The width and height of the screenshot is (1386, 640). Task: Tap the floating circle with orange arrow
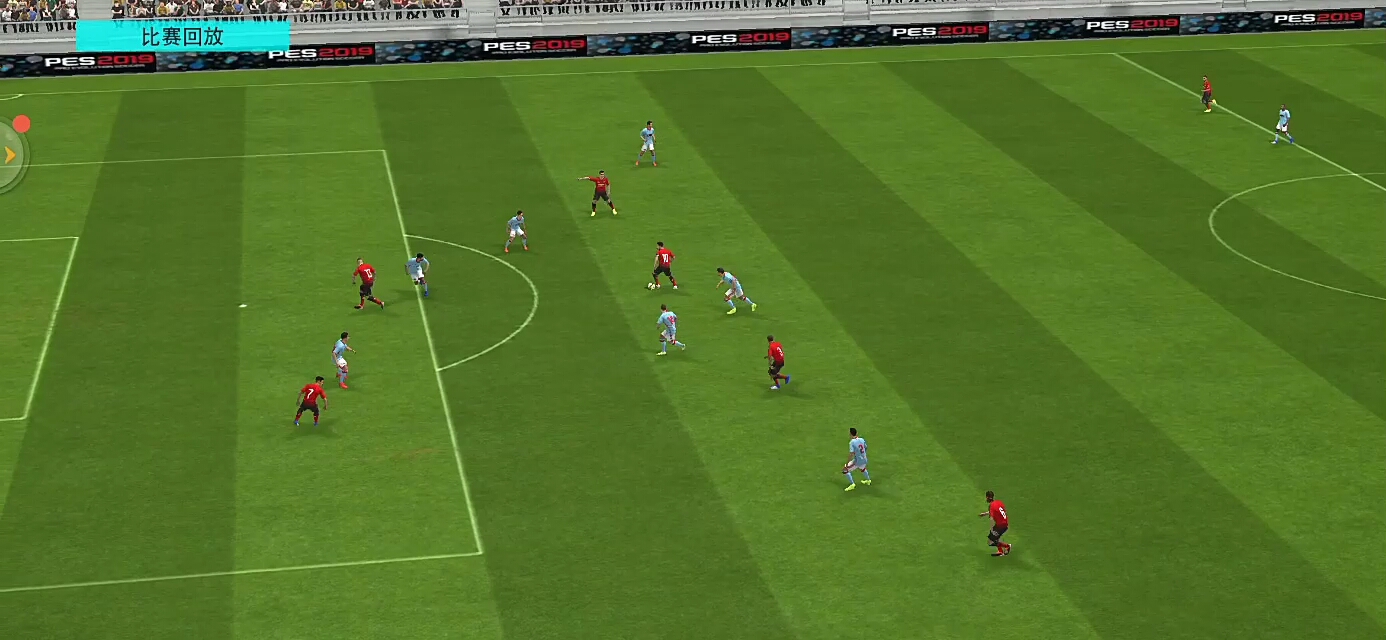point(11,155)
